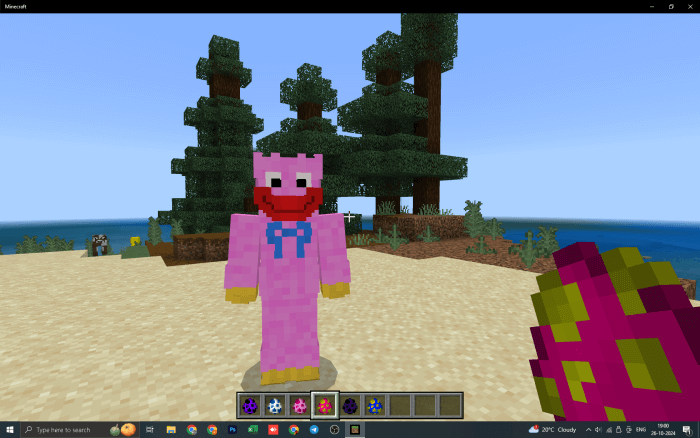Viewport: 700px width, 438px height.
Task: Pick the dark black spawn egg slot
Action: [x=350, y=405]
